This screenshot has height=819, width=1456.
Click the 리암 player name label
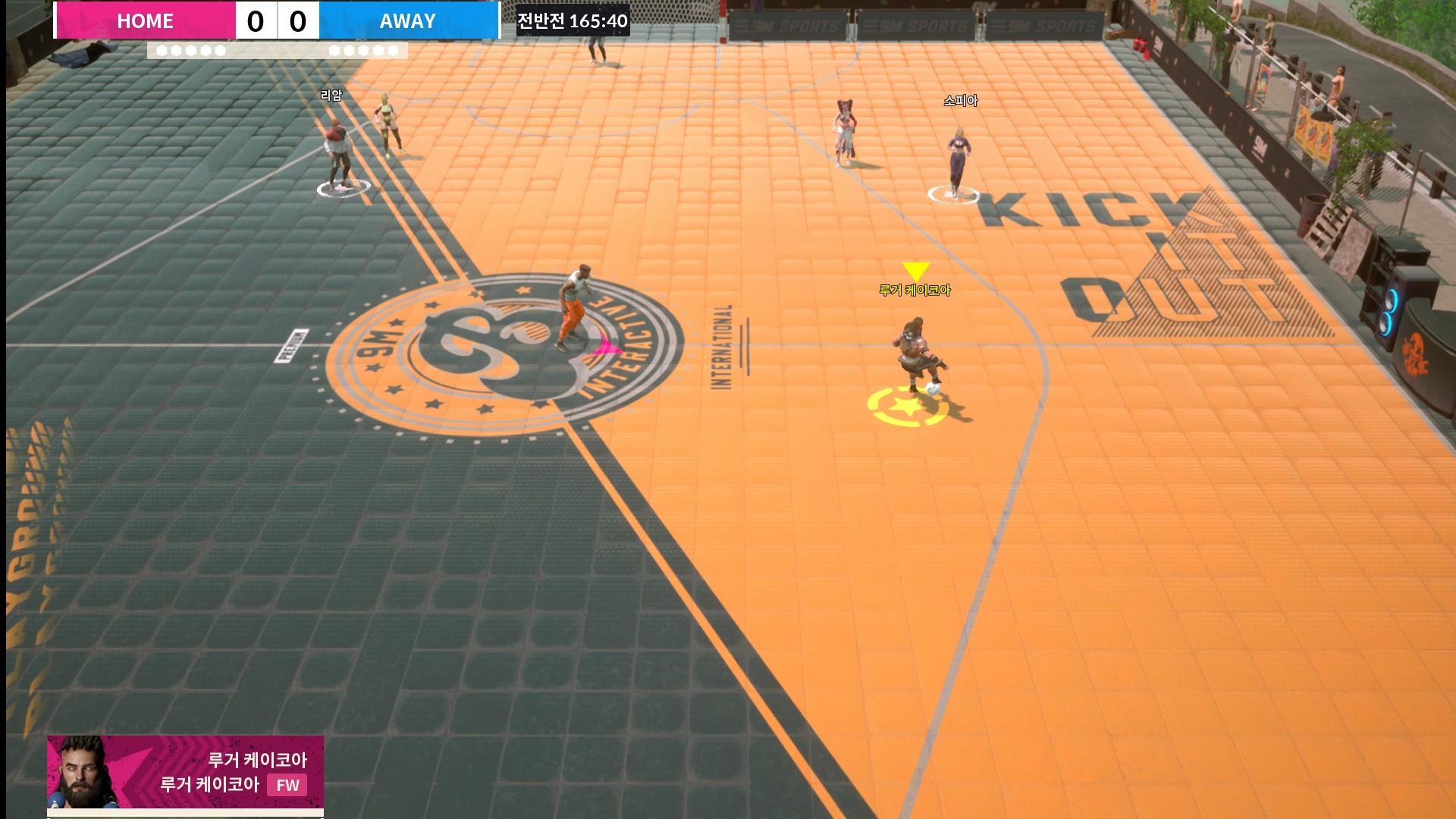tap(330, 96)
